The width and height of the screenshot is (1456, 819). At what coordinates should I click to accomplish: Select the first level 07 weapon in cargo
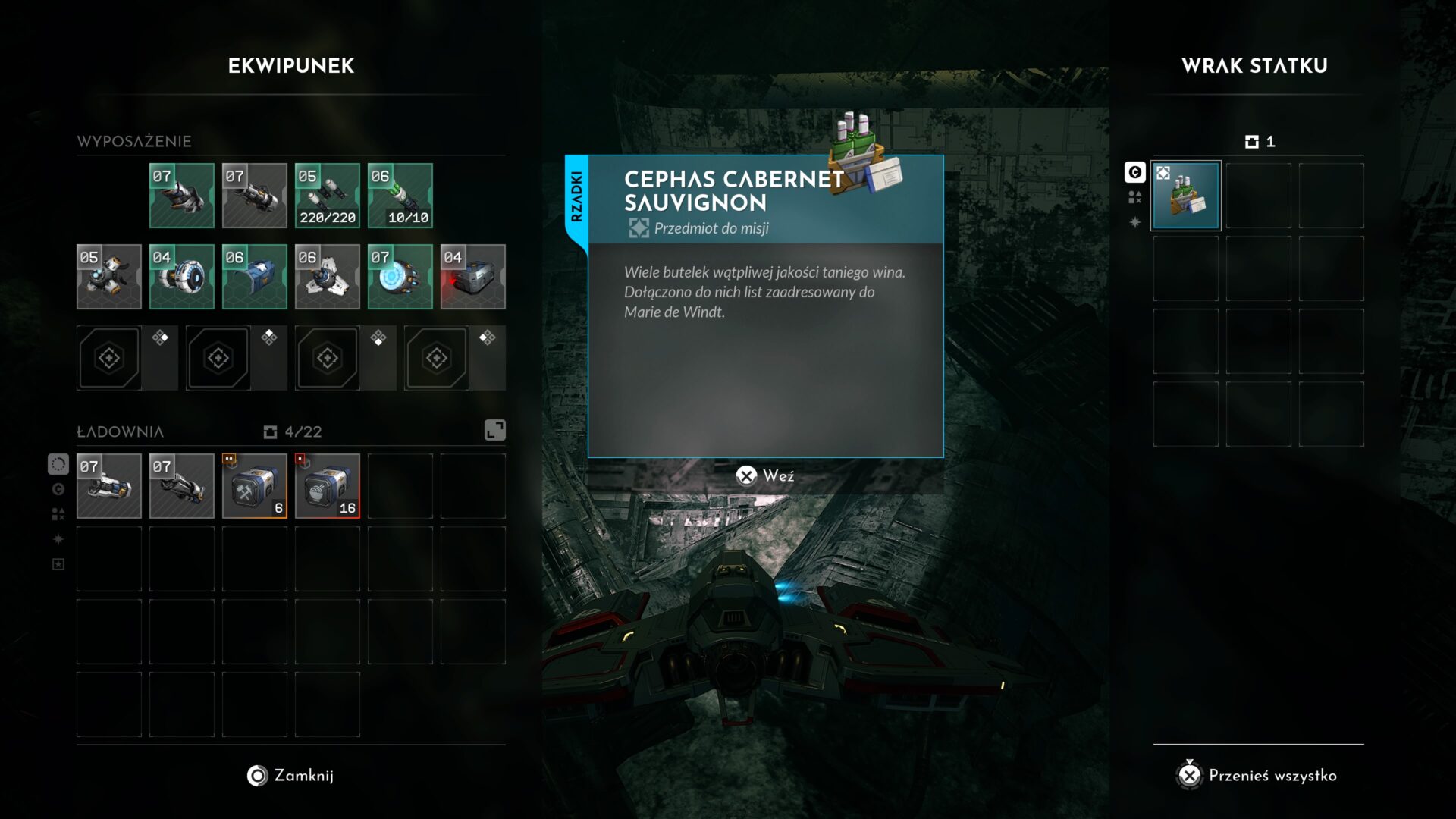[109, 486]
